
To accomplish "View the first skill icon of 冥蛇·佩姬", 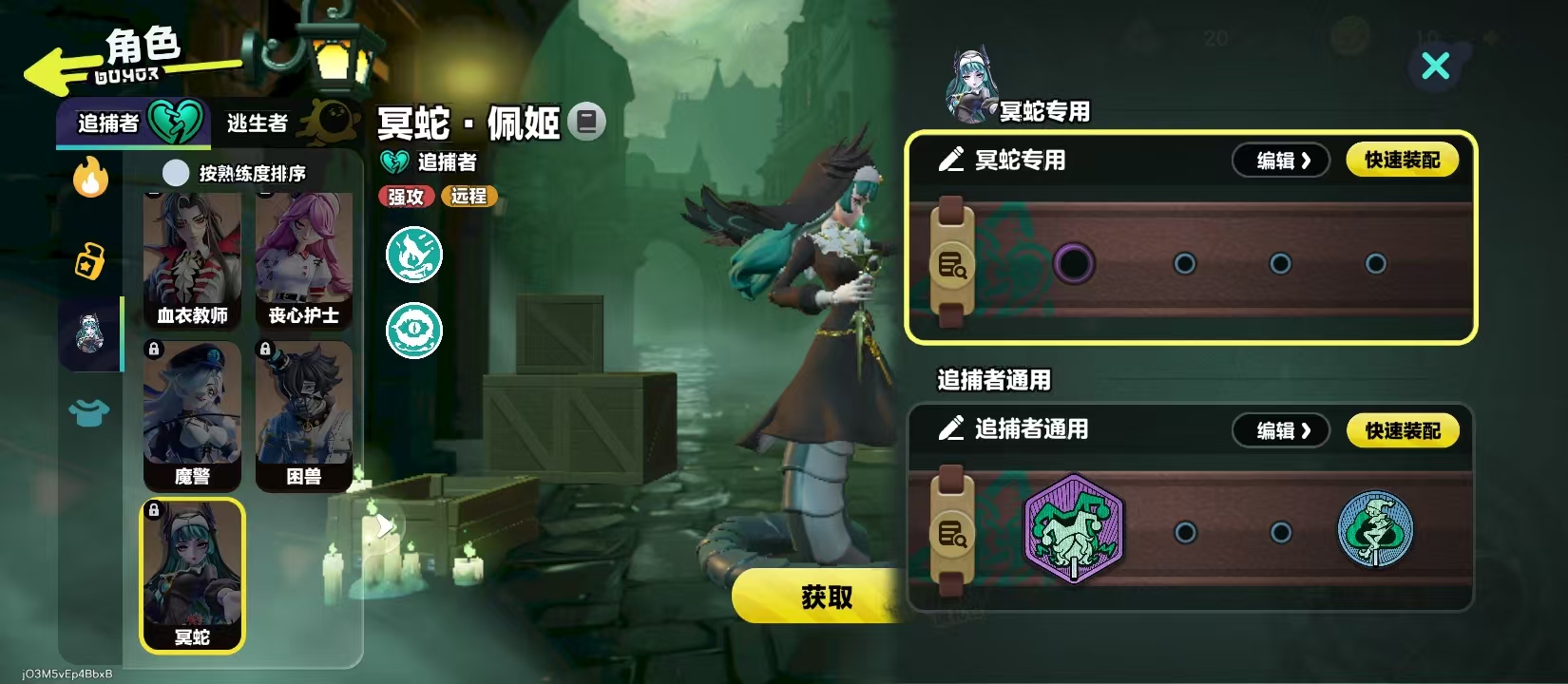I will tap(413, 255).
